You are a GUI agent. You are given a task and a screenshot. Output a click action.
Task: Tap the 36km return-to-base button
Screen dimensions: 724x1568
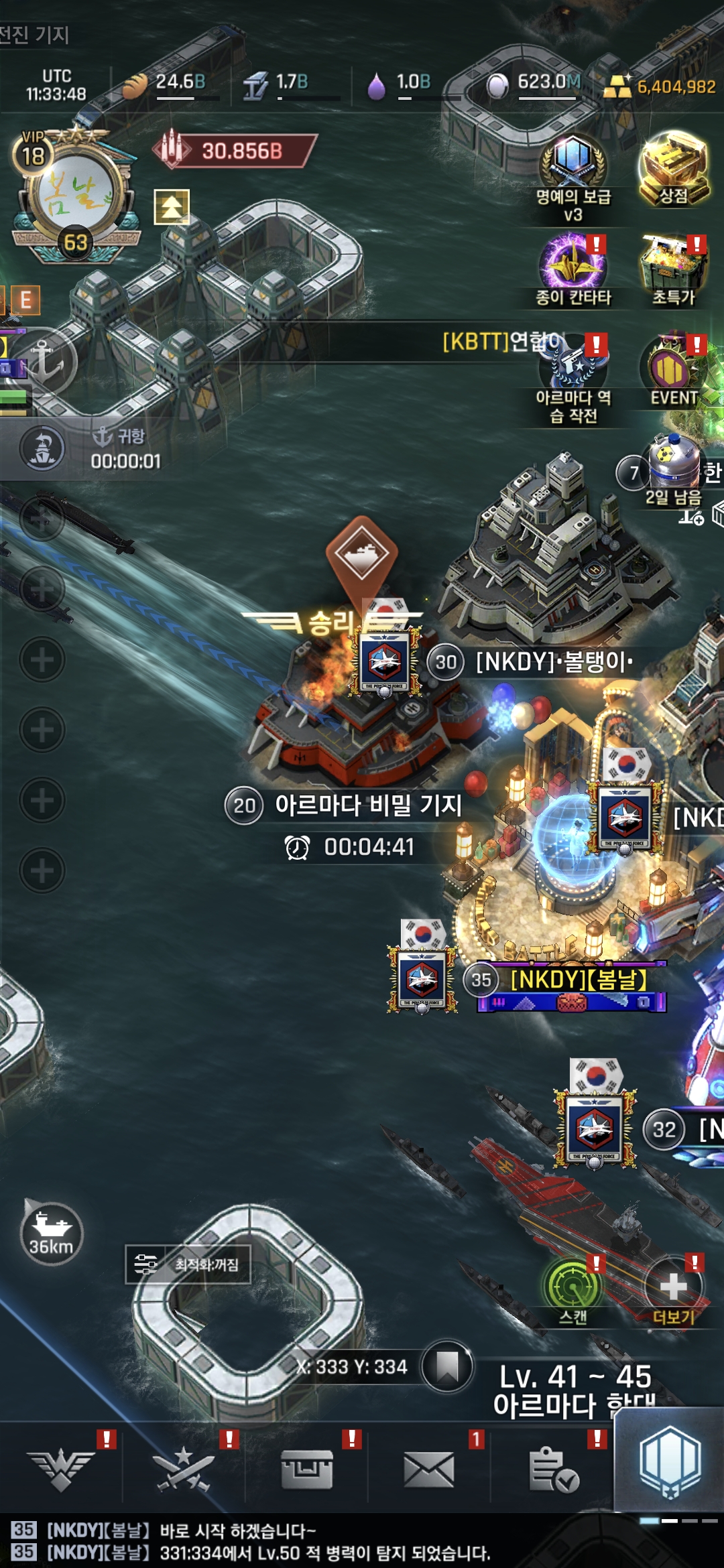(51, 1234)
